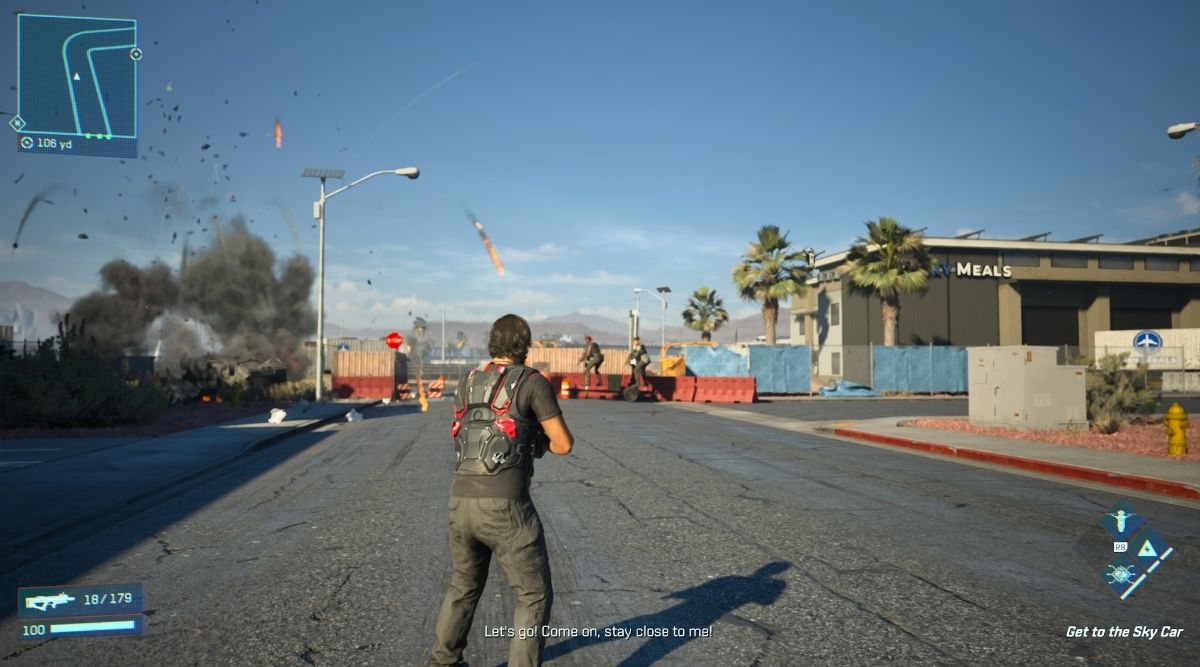Open the 'Get to the Sky Car' objective
This screenshot has height=667, width=1200.
click(1123, 632)
